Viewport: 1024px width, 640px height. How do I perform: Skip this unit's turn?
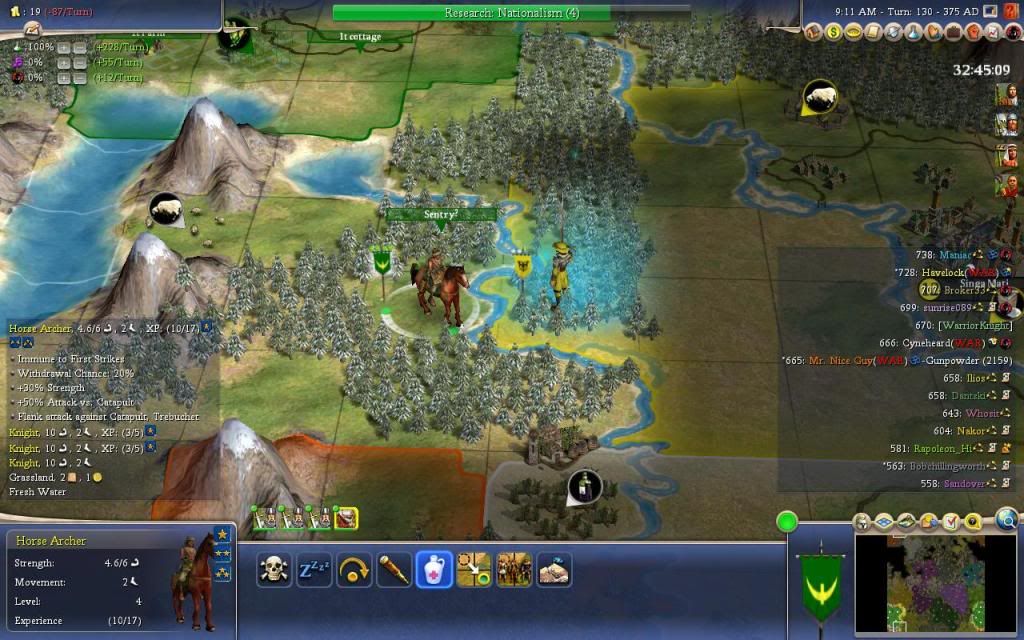pos(354,569)
